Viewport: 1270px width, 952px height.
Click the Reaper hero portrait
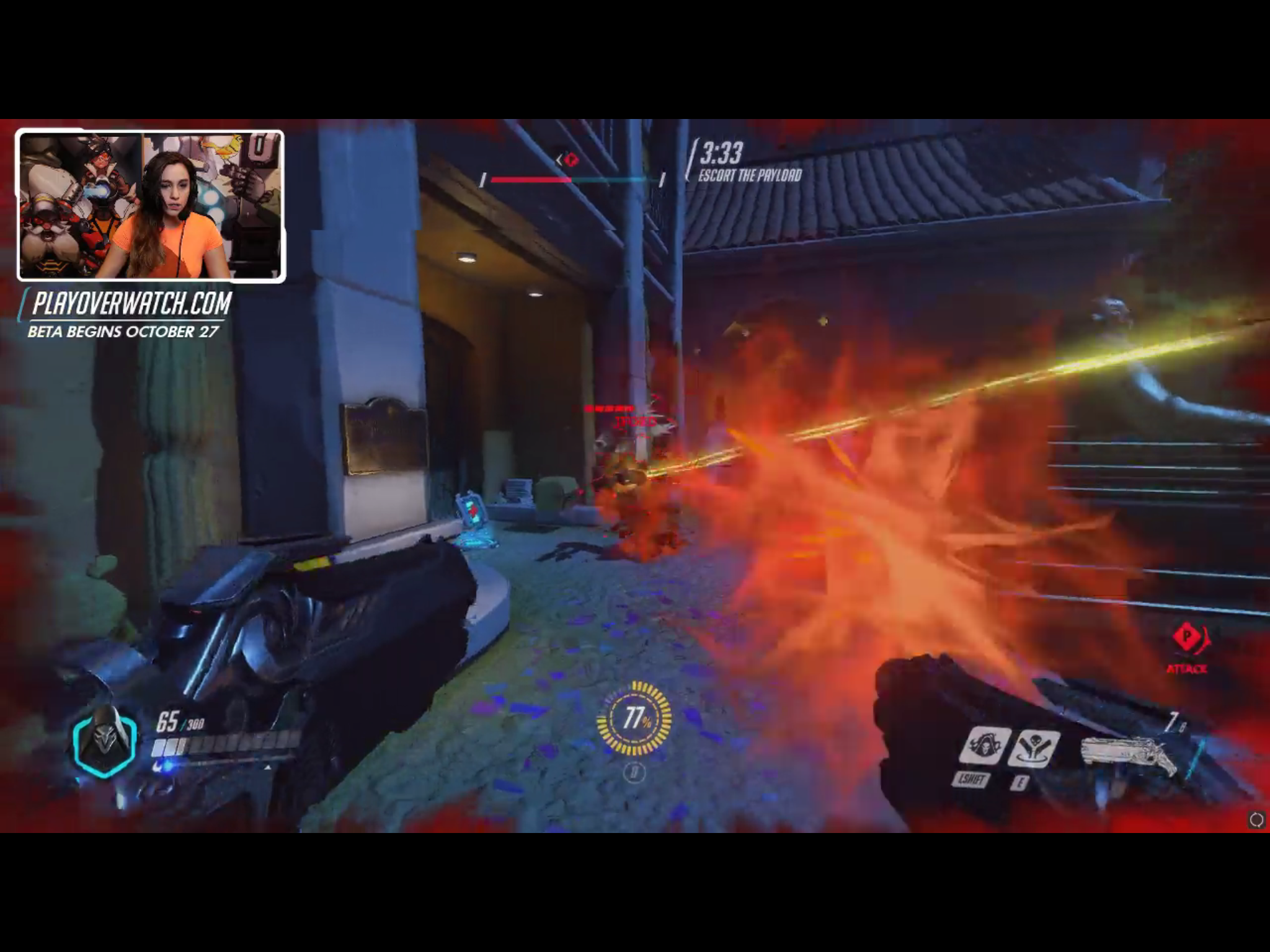105,741
